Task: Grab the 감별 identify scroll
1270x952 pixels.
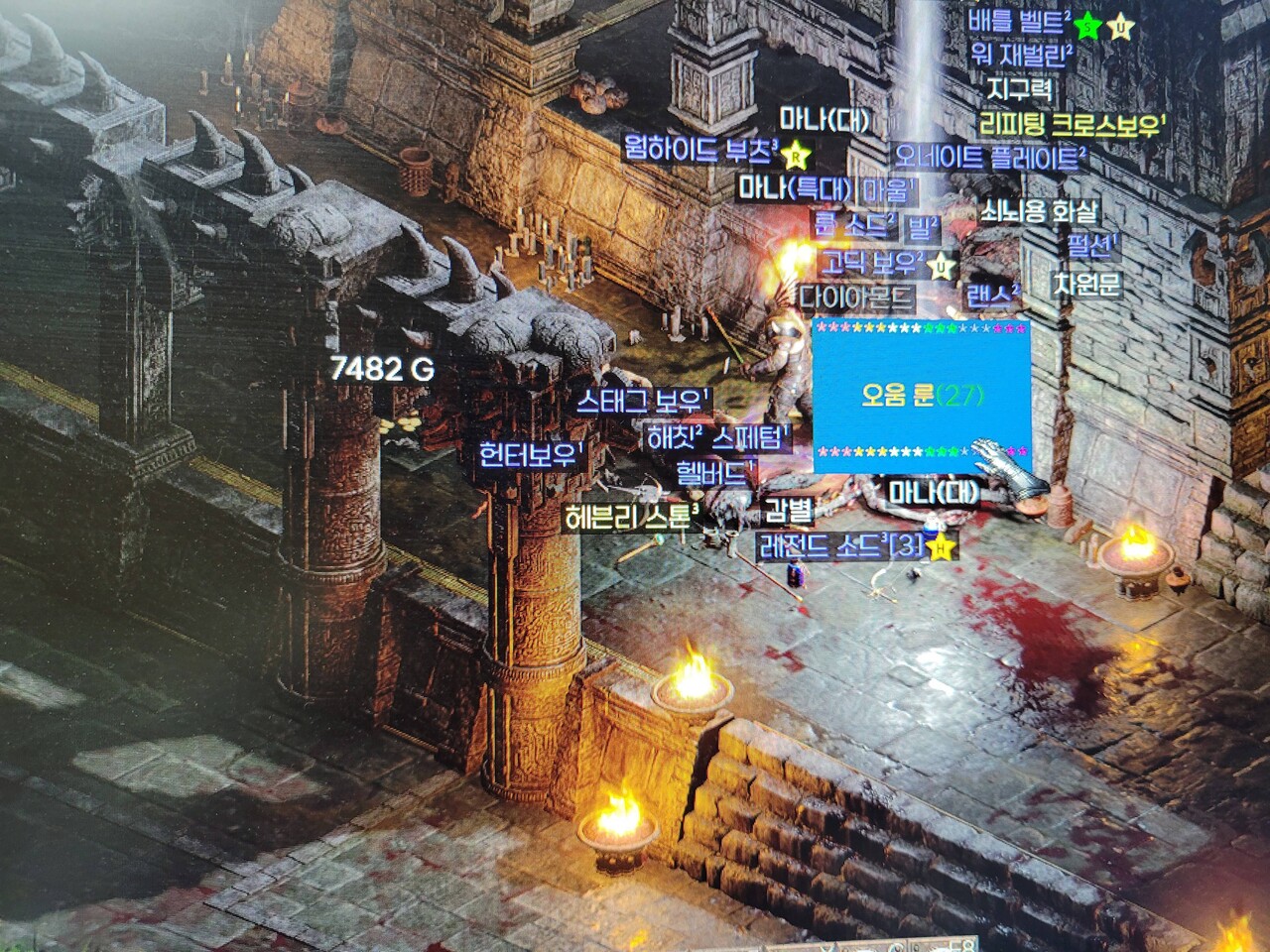Action: tap(787, 513)
